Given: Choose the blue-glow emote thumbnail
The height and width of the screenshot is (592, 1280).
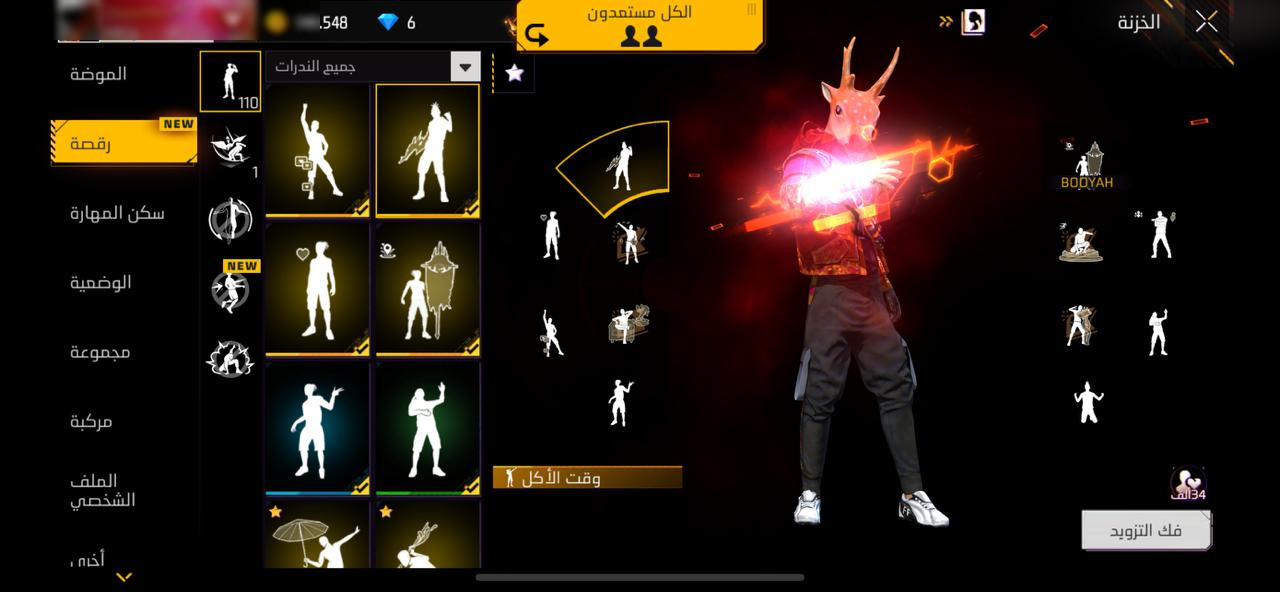Looking at the screenshot, I should [318, 428].
